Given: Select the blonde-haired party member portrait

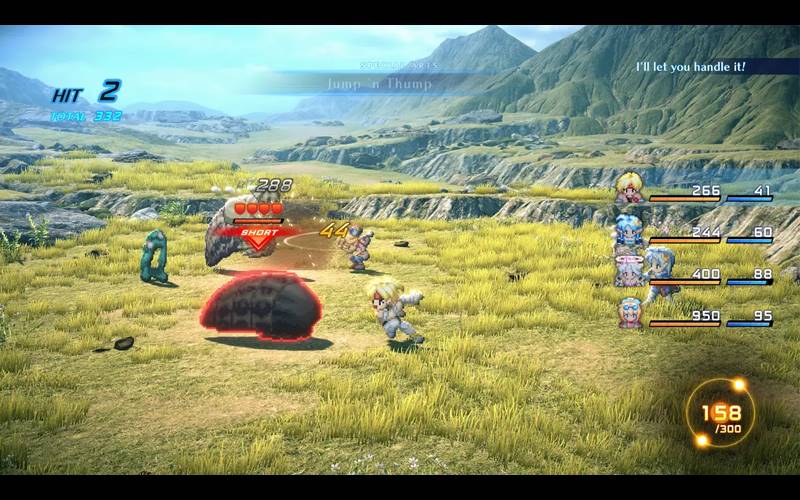Looking at the screenshot, I should point(629,189).
